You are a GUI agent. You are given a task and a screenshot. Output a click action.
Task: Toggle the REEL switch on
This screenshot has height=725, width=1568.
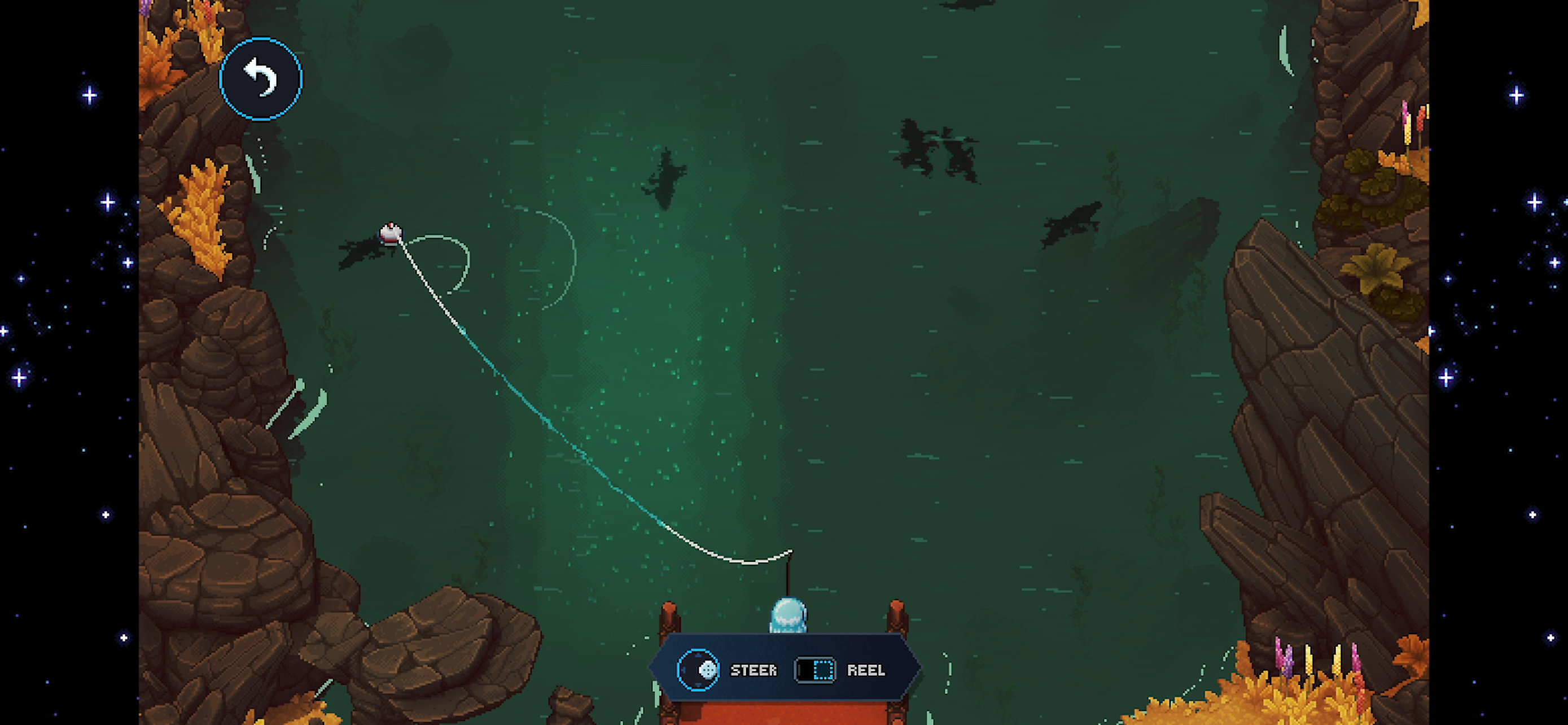(816, 671)
